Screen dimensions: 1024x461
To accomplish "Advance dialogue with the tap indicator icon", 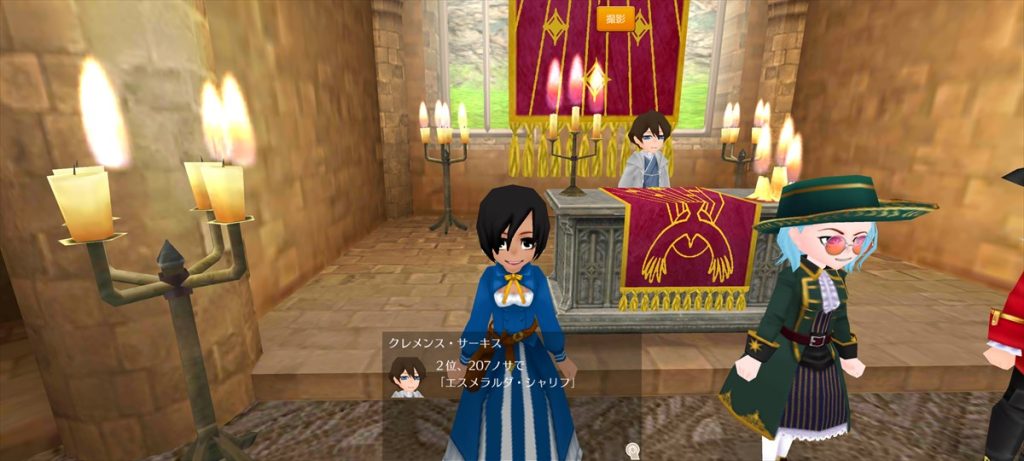I will (x=632, y=449).
